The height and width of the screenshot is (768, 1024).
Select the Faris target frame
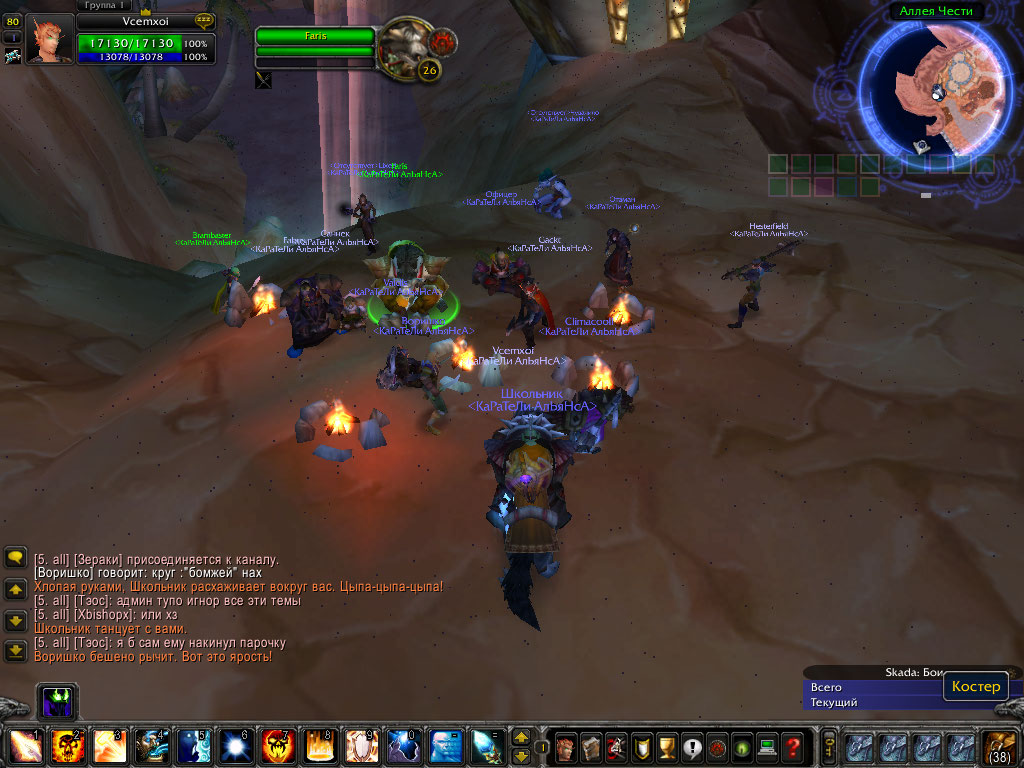click(315, 36)
